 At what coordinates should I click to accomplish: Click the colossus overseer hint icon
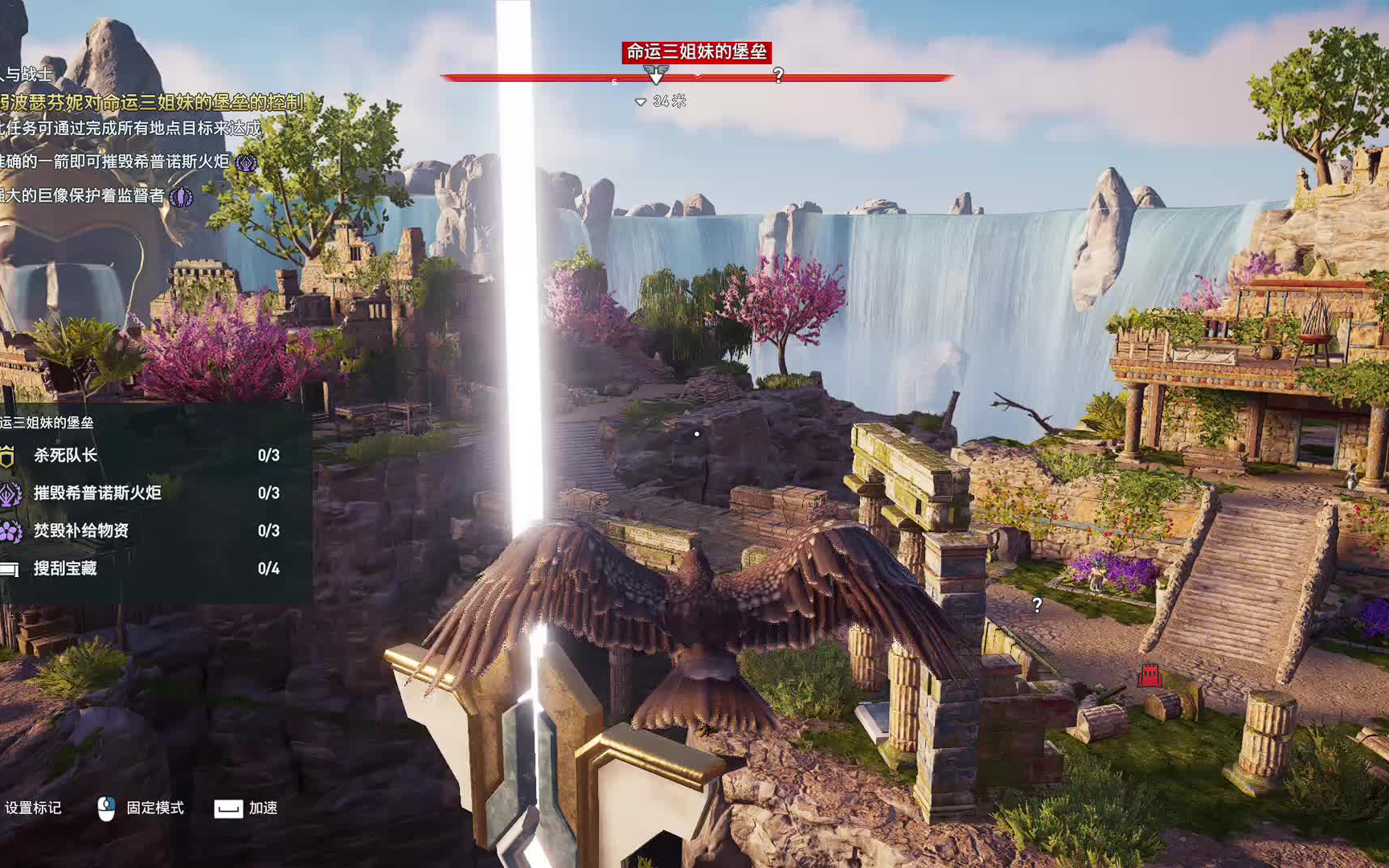click(182, 197)
